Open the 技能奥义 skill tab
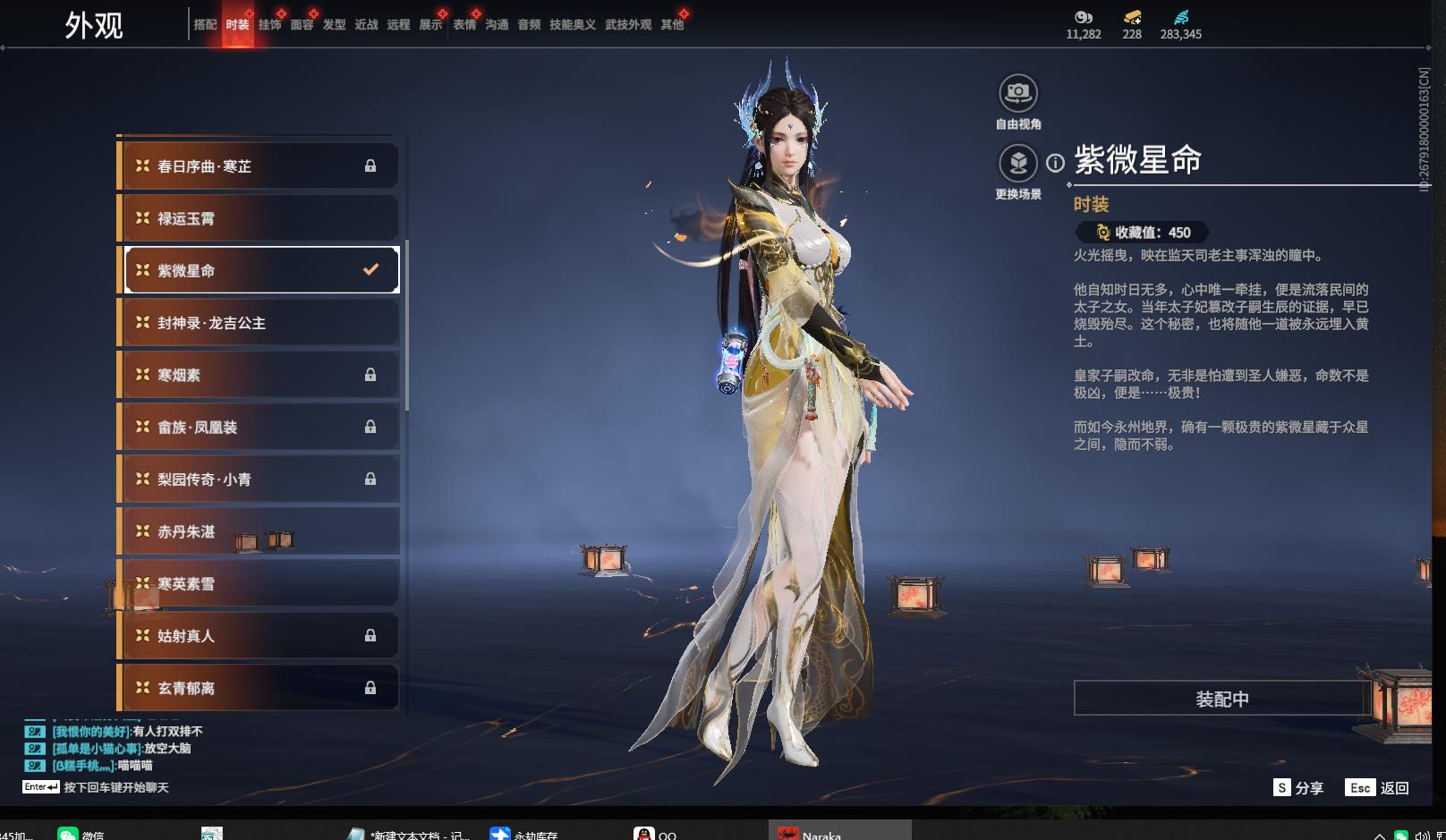 (x=572, y=25)
